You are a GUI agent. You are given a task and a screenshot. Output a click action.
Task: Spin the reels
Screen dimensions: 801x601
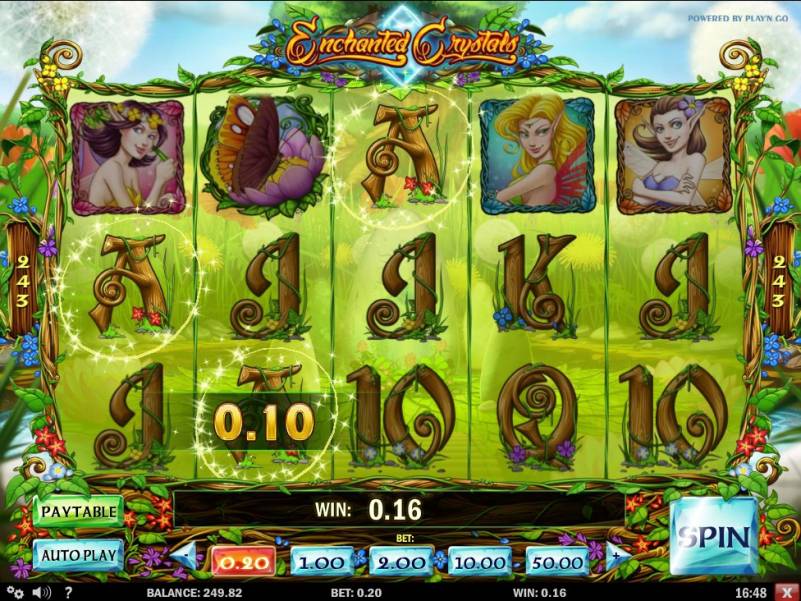point(712,536)
